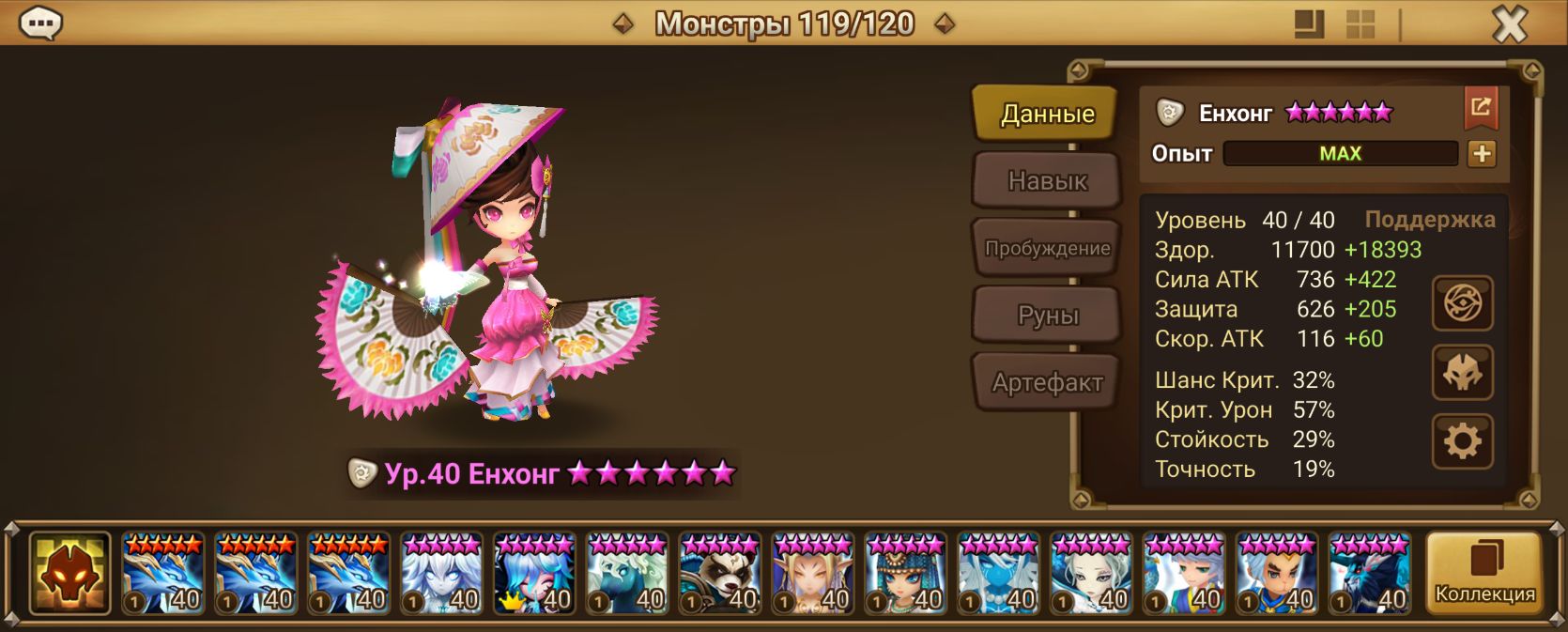Viewport: 1568px width, 632px height.
Task: Click the monster mask icon button
Action: tap(1462, 373)
